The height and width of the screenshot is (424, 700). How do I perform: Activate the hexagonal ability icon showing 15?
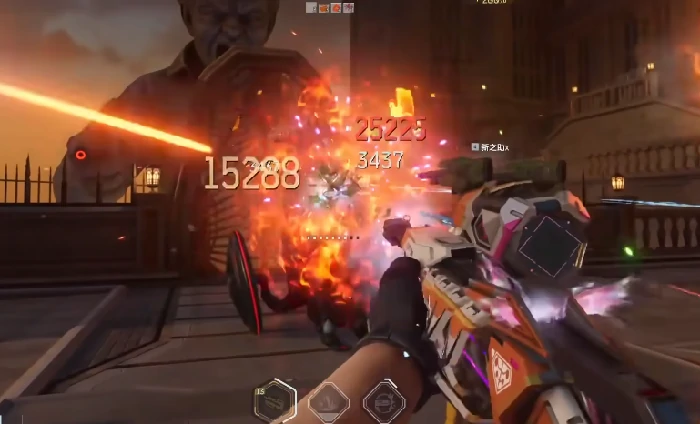click(x=276, y=400)
